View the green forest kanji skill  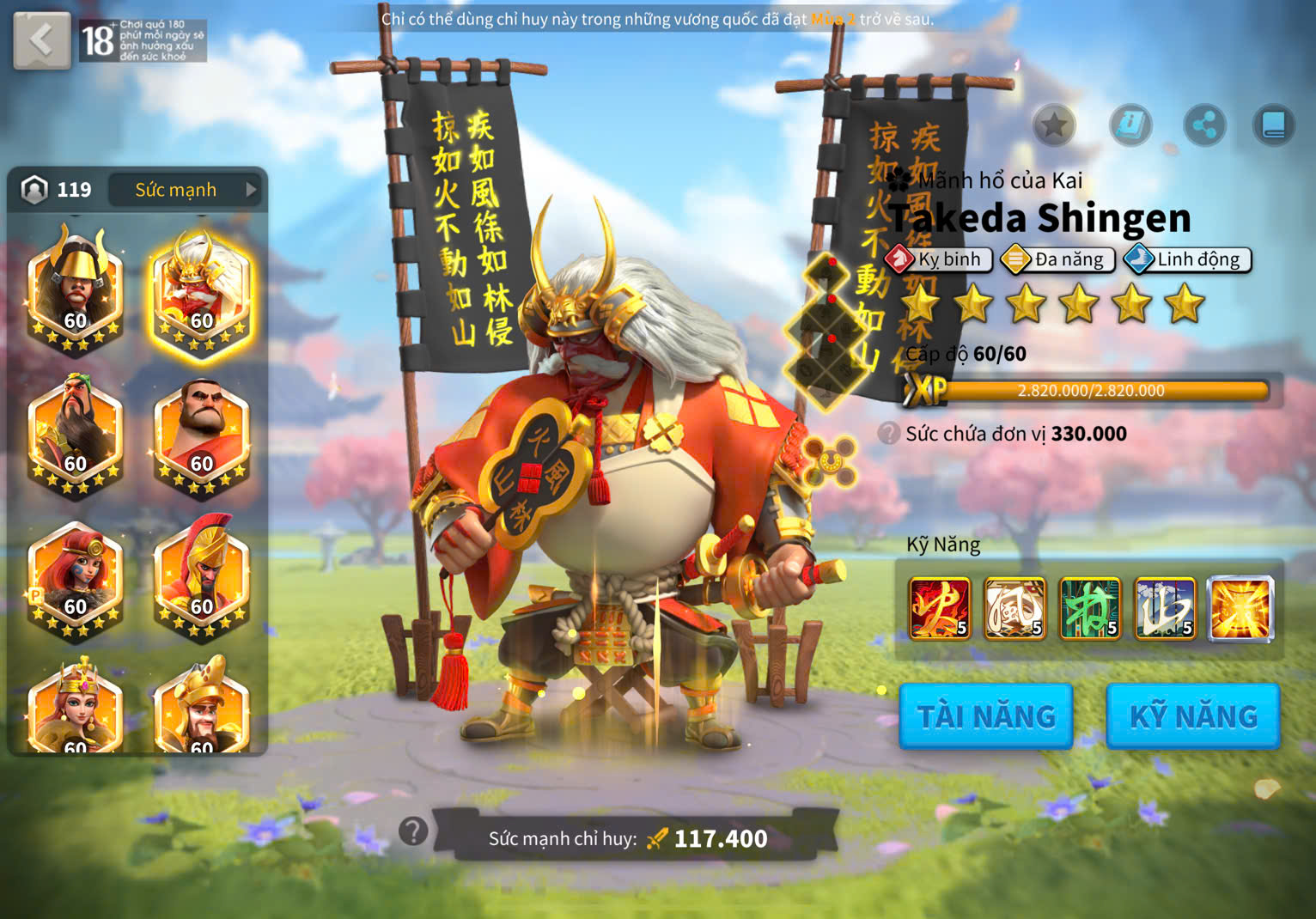(x=1090, y=609)
